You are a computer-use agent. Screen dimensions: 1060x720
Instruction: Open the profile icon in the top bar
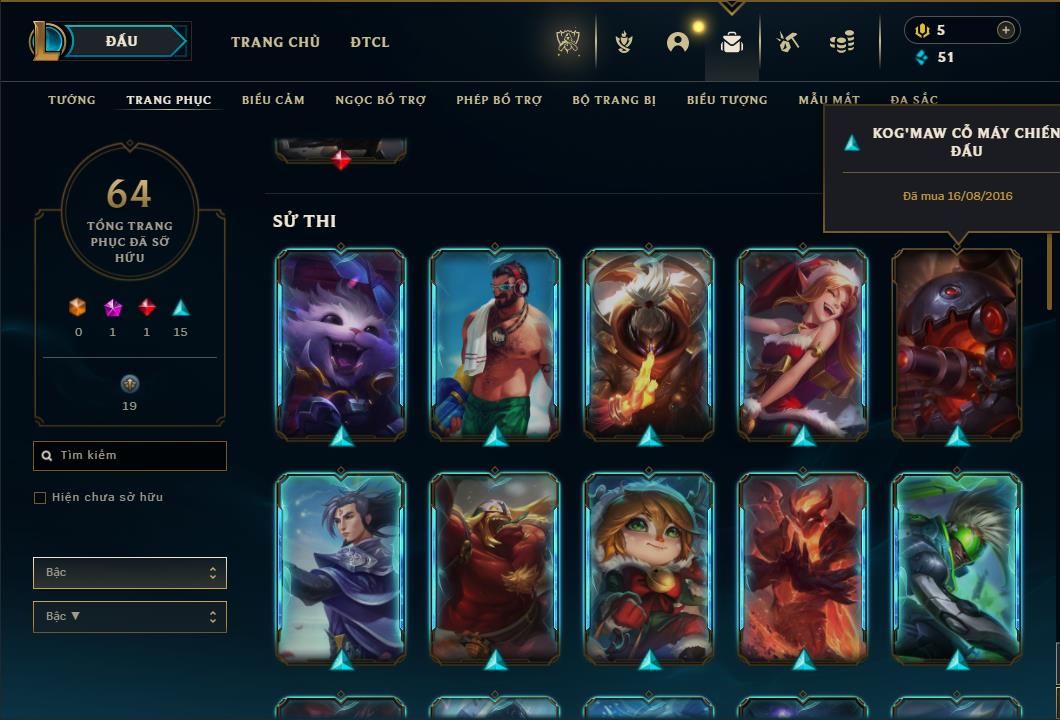click(678, 42)
